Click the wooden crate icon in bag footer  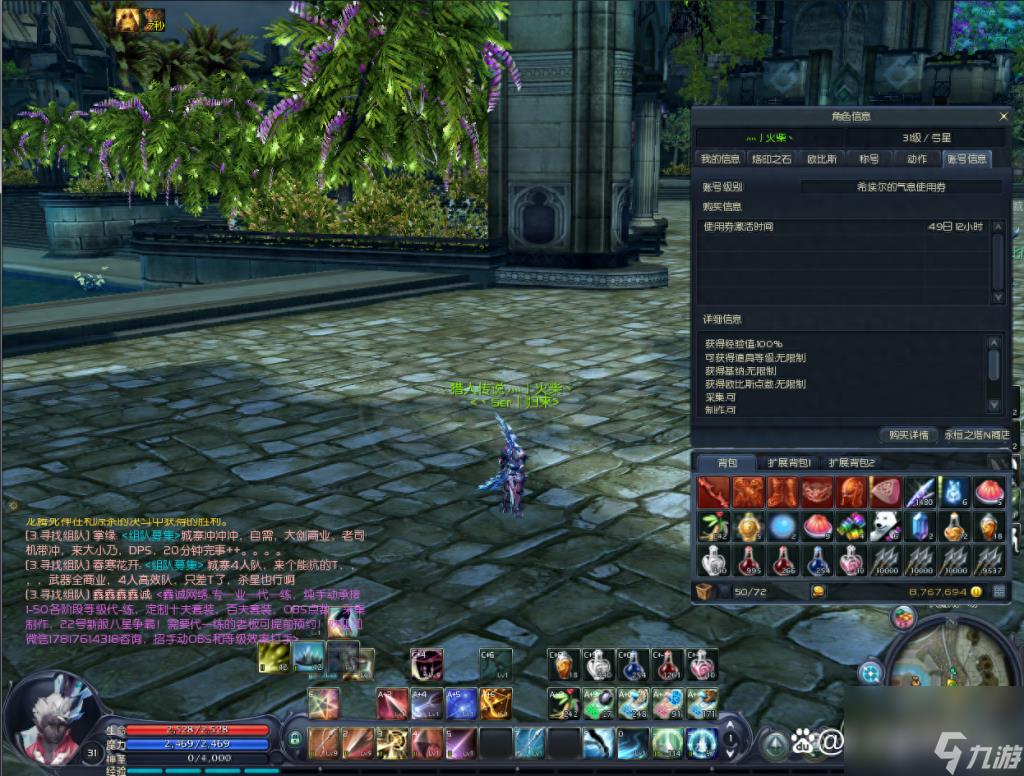coord(704,592)
